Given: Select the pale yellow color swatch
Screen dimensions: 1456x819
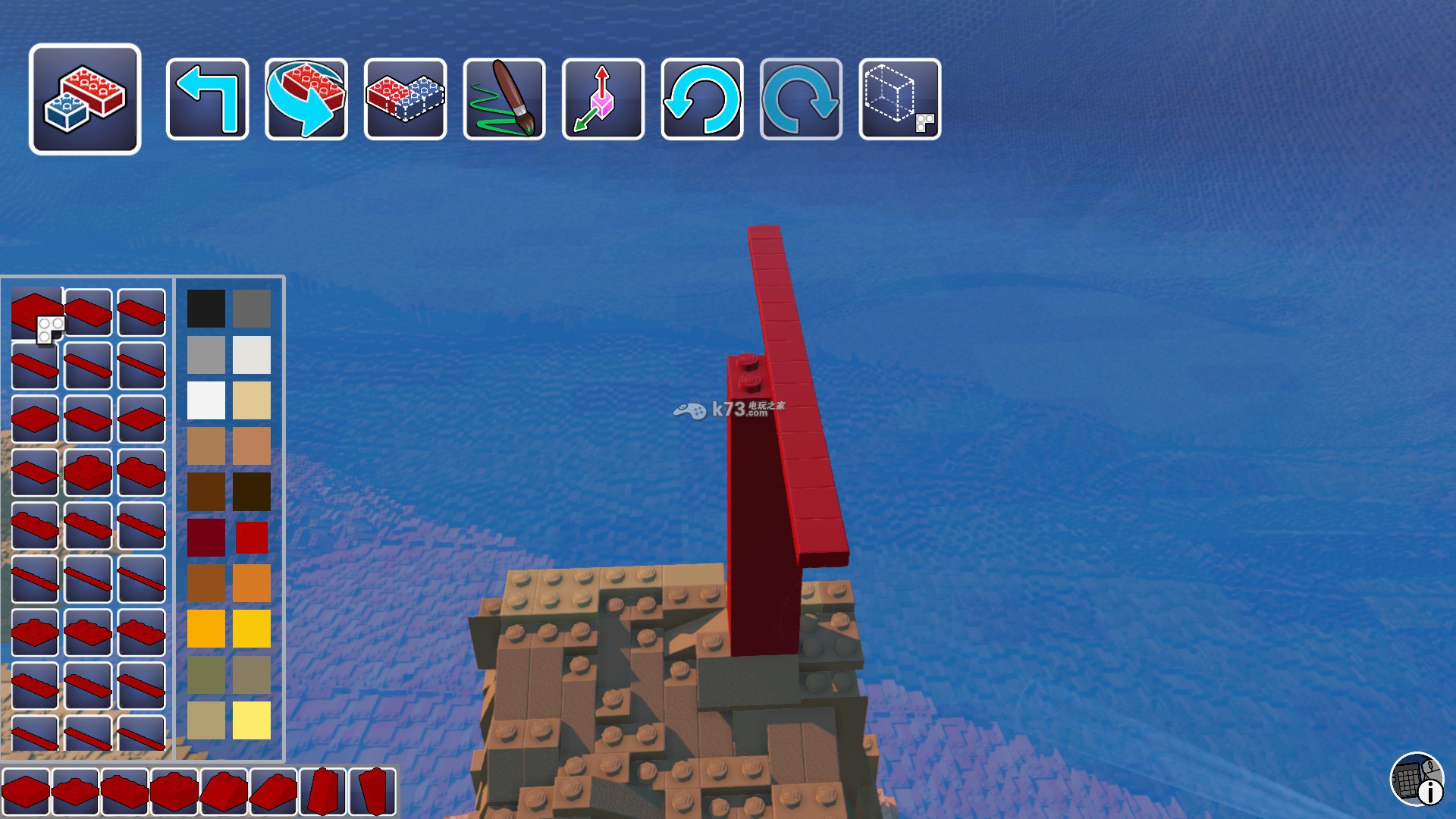Looking at the screenshot, I should coord(252,720).
